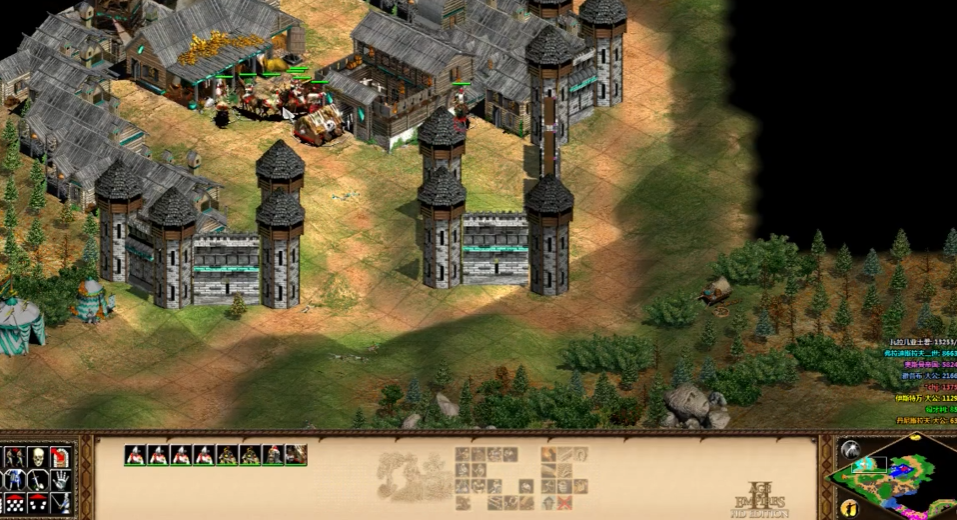
Task: Select the last portrait in the unit row
Action: [x=295, y=455]
